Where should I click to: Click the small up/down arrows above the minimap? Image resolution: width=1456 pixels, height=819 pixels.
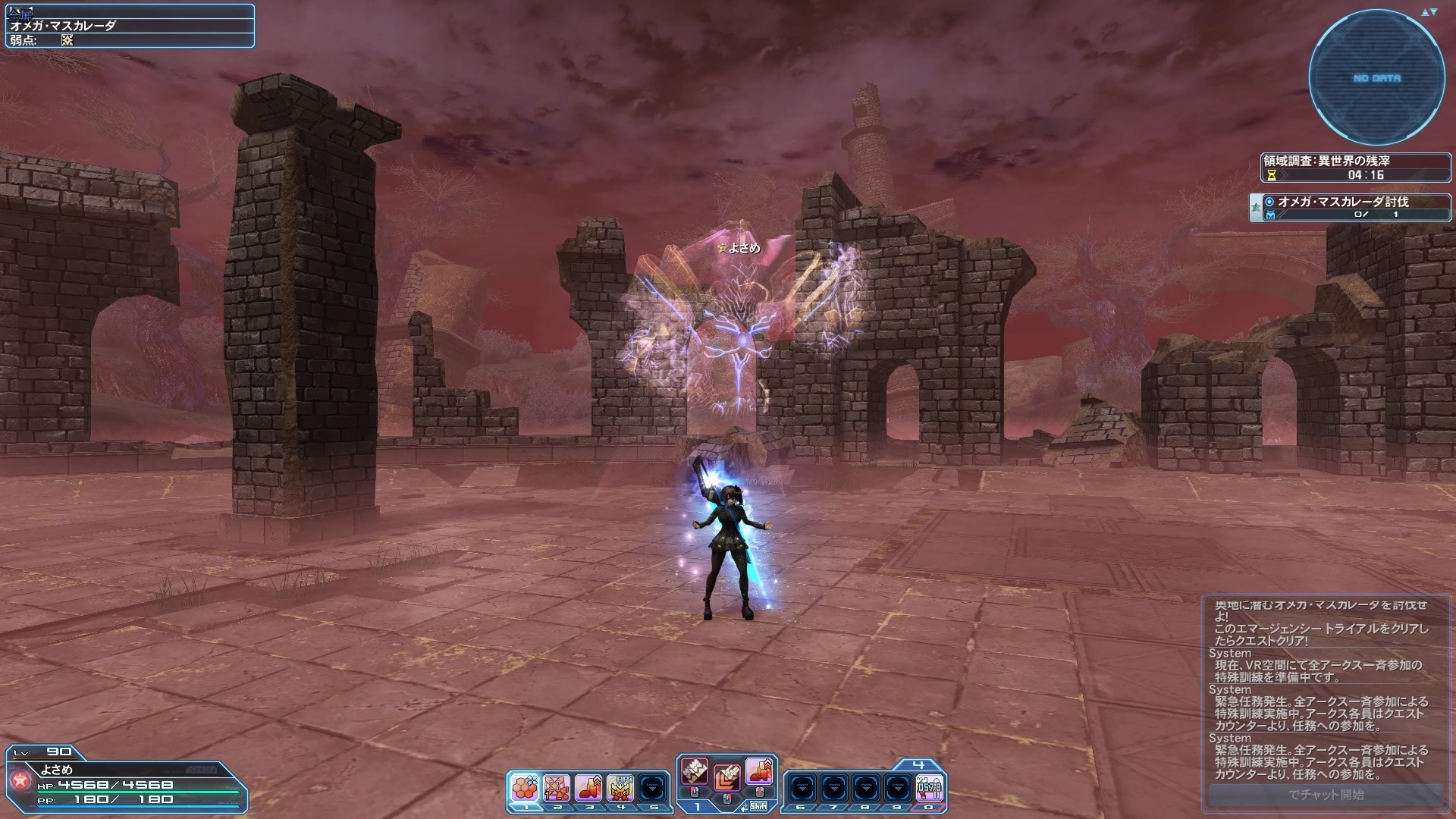1429,12
